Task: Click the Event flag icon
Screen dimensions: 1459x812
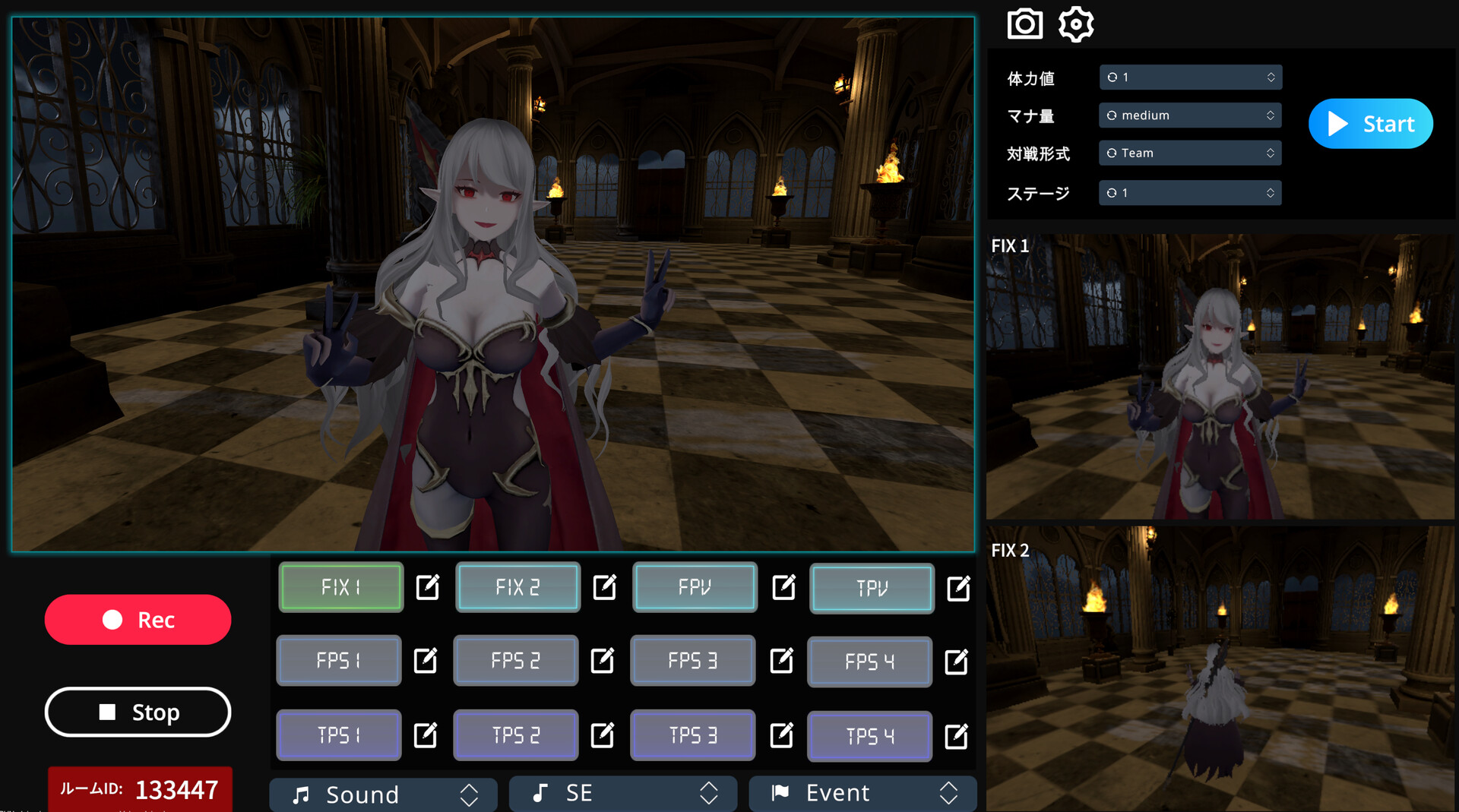Action: click(780, 794)
